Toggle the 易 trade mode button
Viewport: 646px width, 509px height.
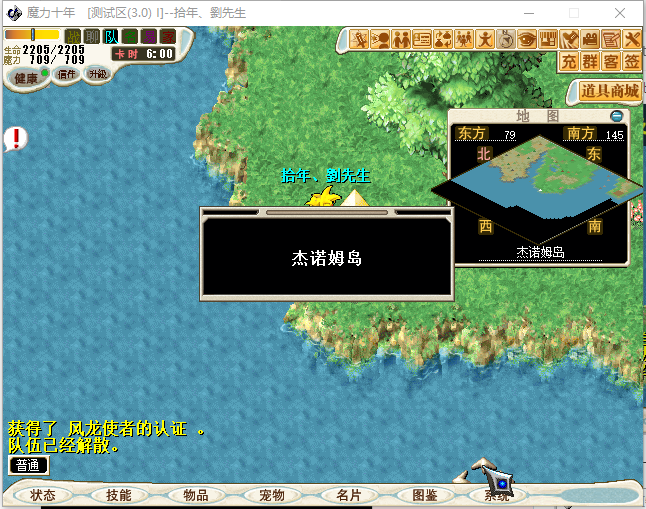click(148, 36)
